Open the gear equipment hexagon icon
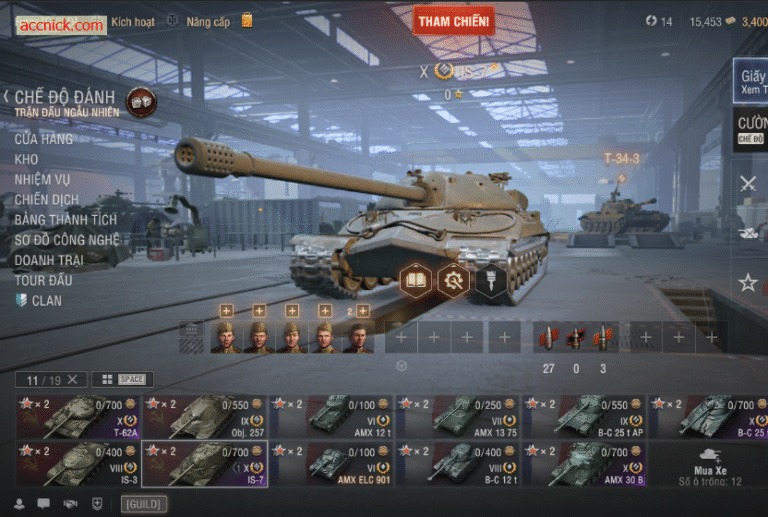768x517 pixels. coord(453,280)
